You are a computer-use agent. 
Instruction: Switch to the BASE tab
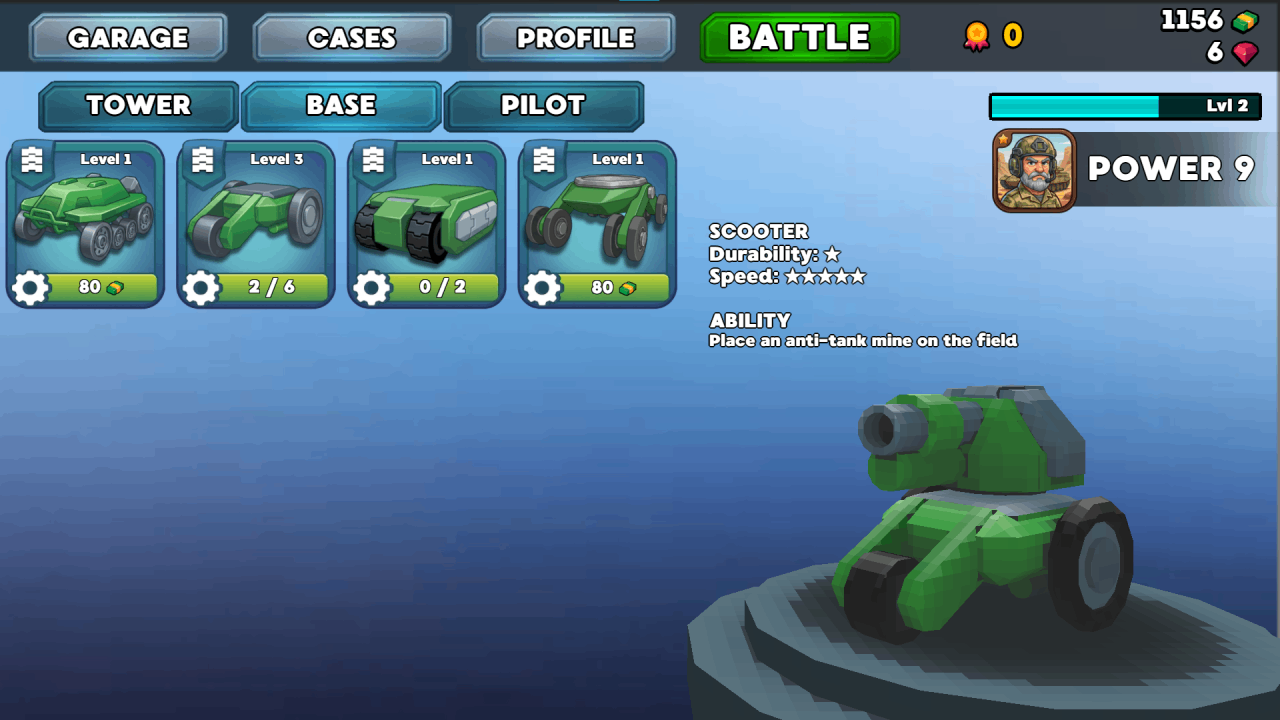coord(341,105)
